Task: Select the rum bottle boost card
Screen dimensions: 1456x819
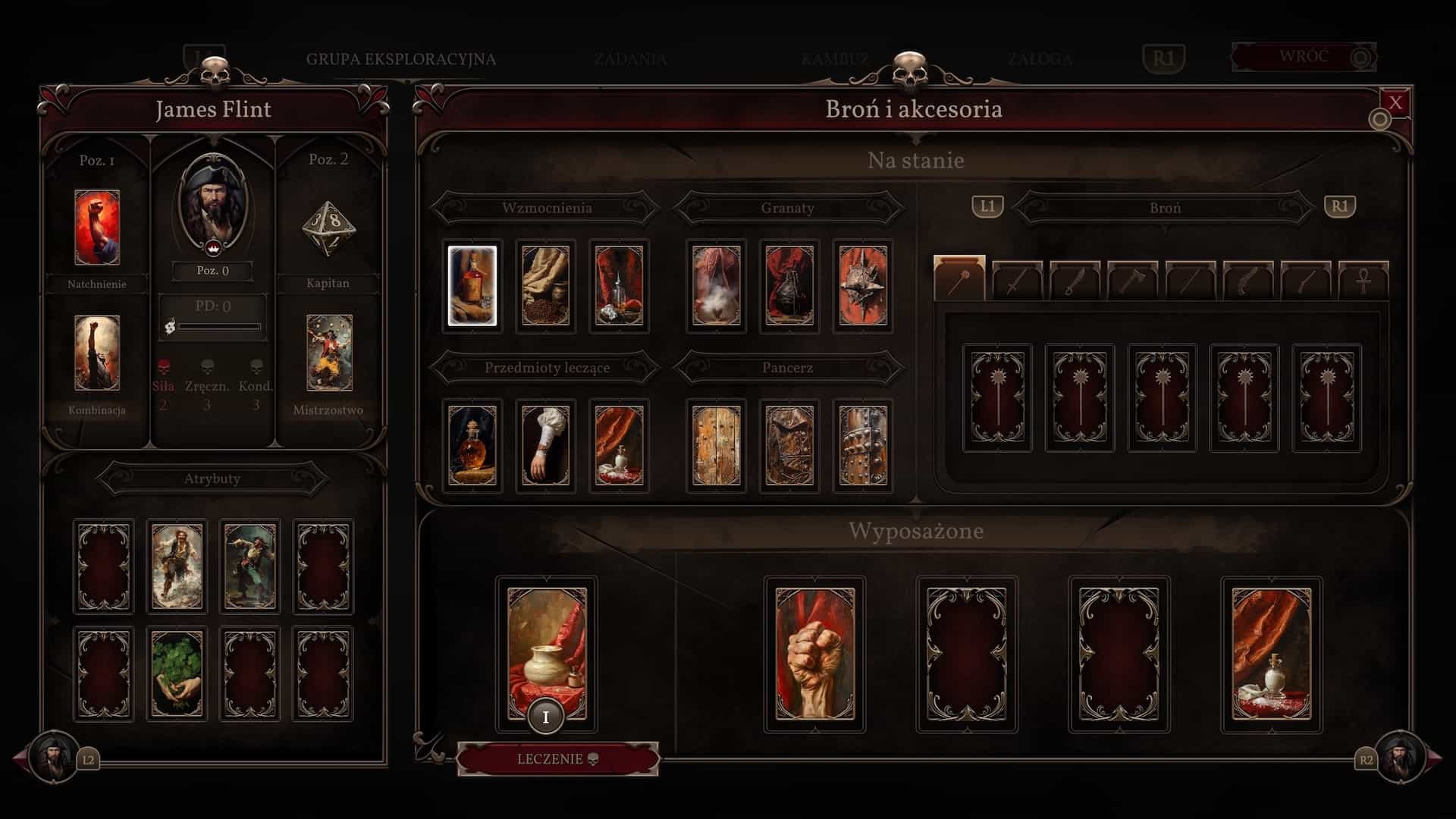Action: [472, 286]
